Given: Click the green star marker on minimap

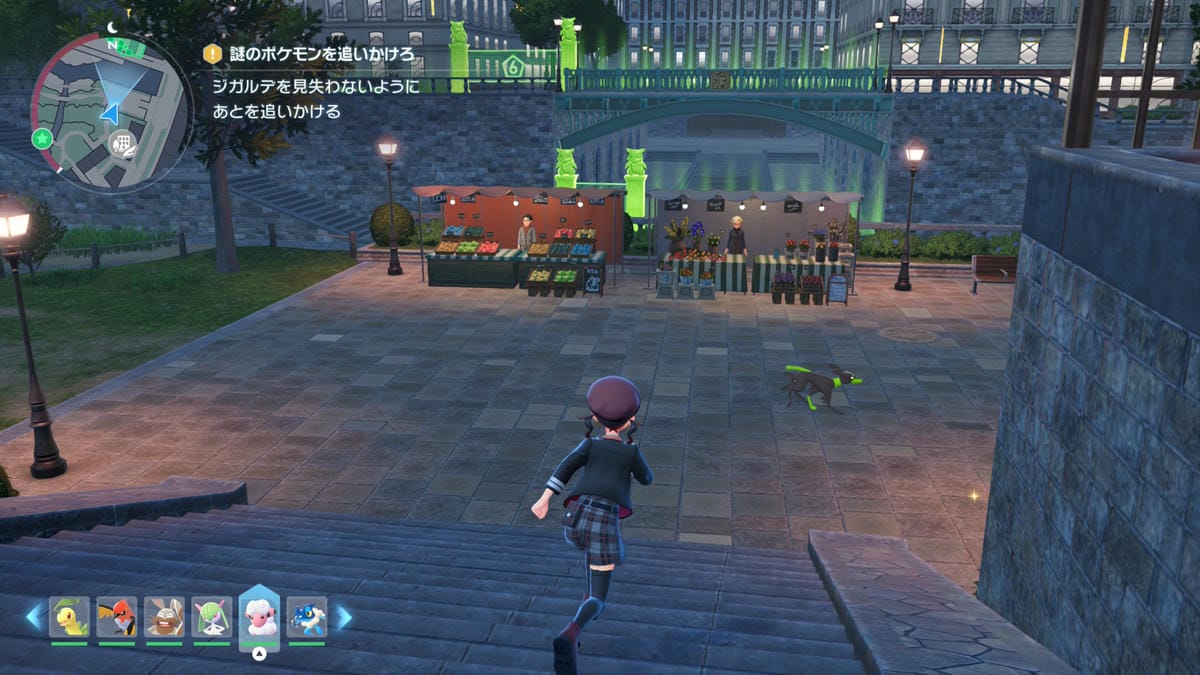Looking at the screenshot, I should click(42, 138).
